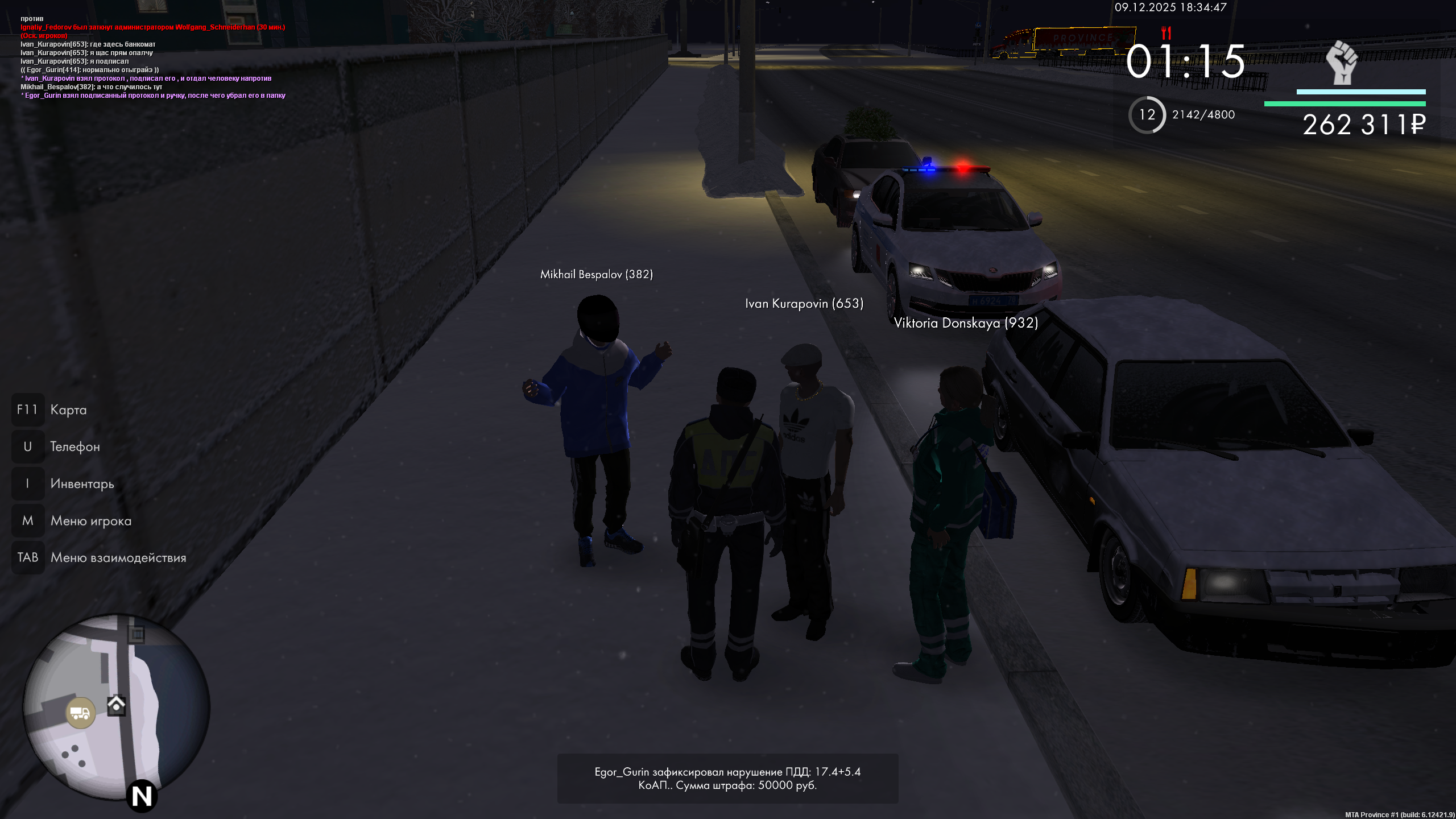
Task: Click the fist weapon icon
Action: tap(1342, 63)
